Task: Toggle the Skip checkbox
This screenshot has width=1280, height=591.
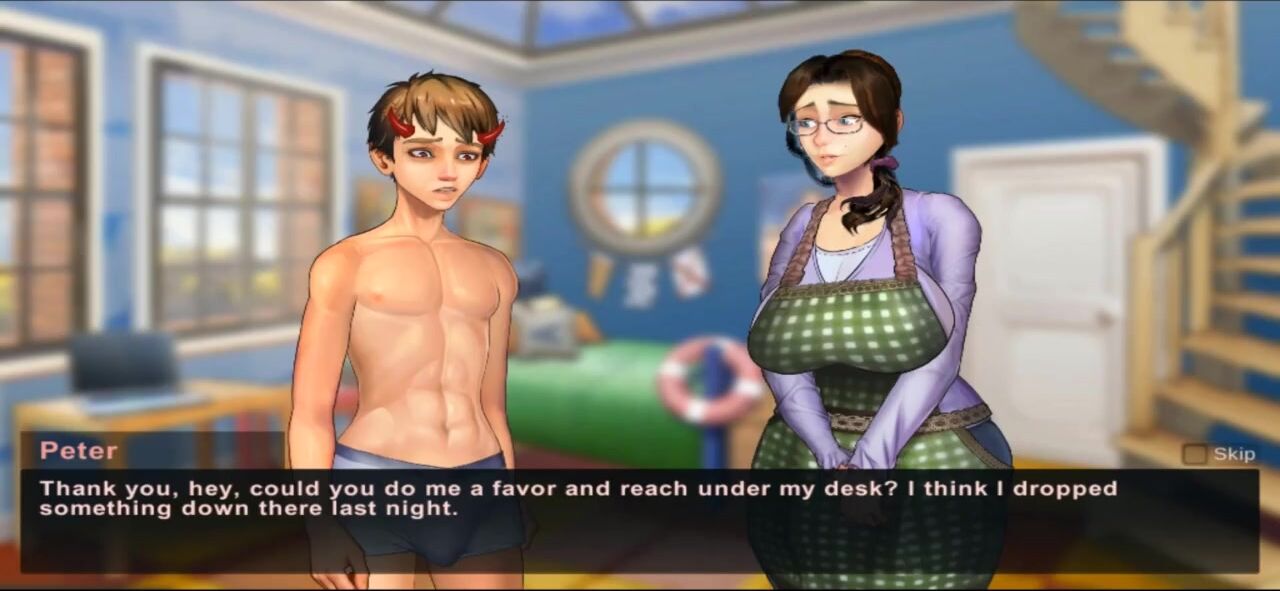Action: pos(1194,454)
